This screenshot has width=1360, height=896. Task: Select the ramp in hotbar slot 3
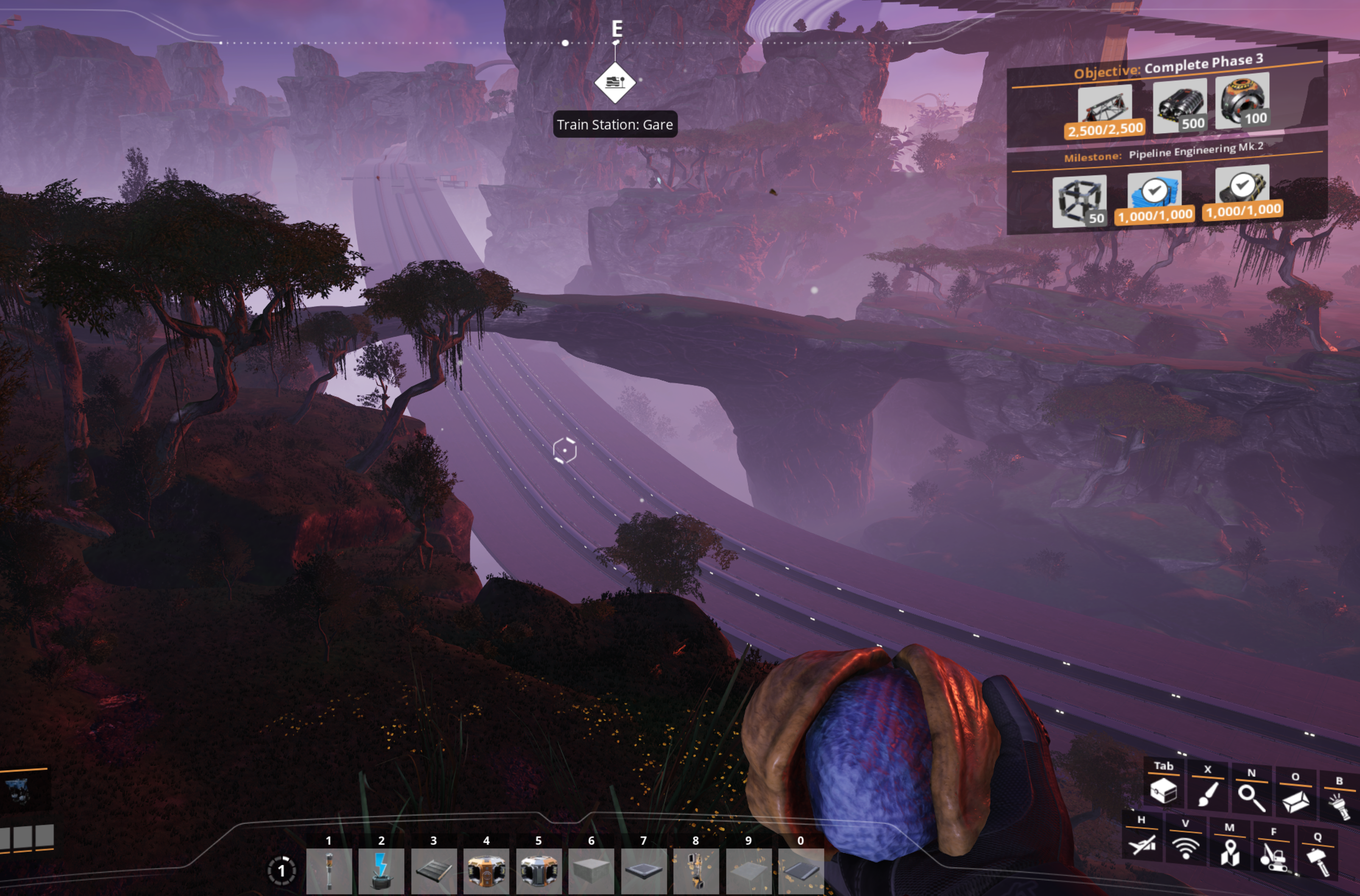click(433, 870)
